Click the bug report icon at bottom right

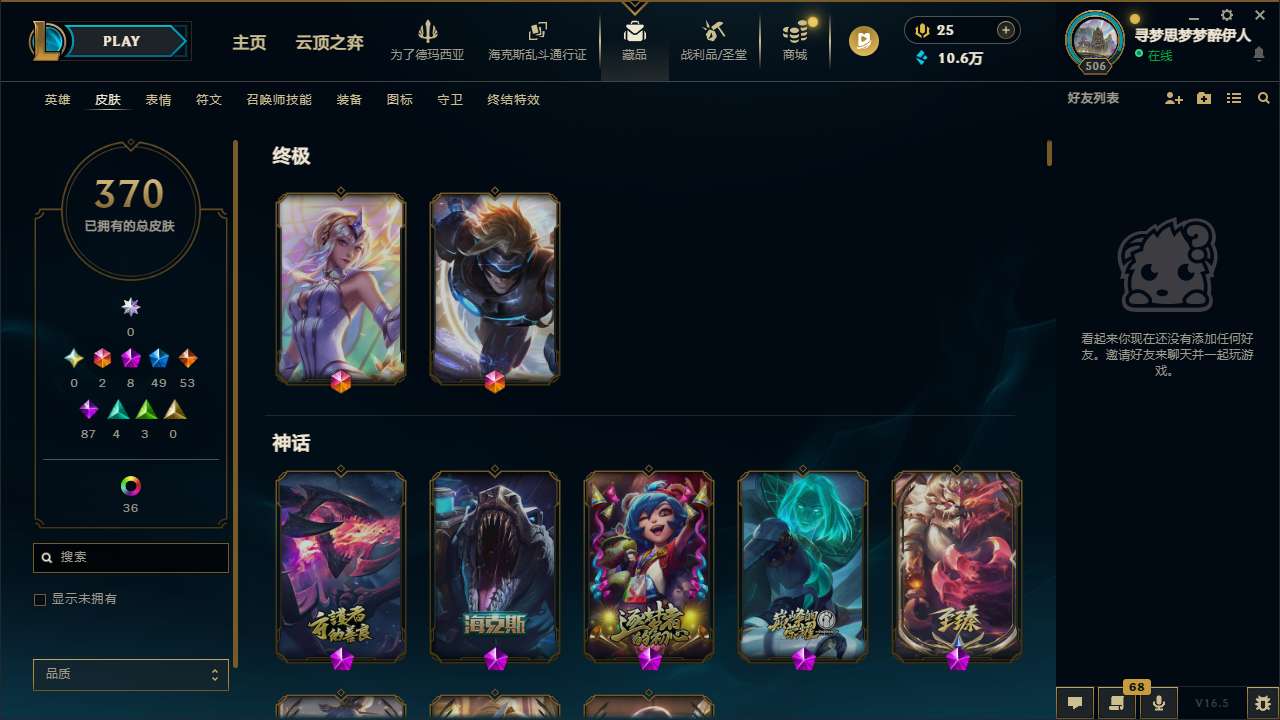pyautogui.click(x=1262, y=701)
